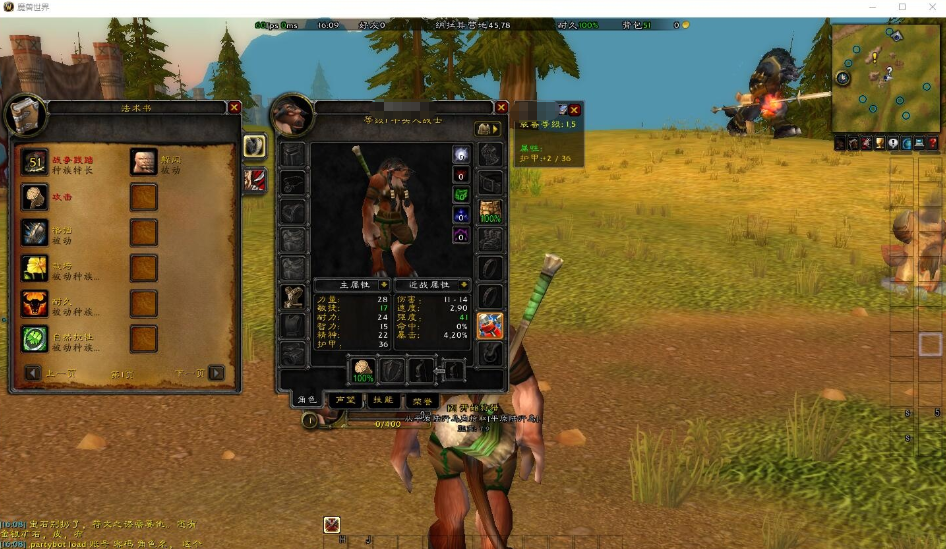Choose the green clover nature resistance icon
This screenshot has width=946, height=549.
click(35, 339)
